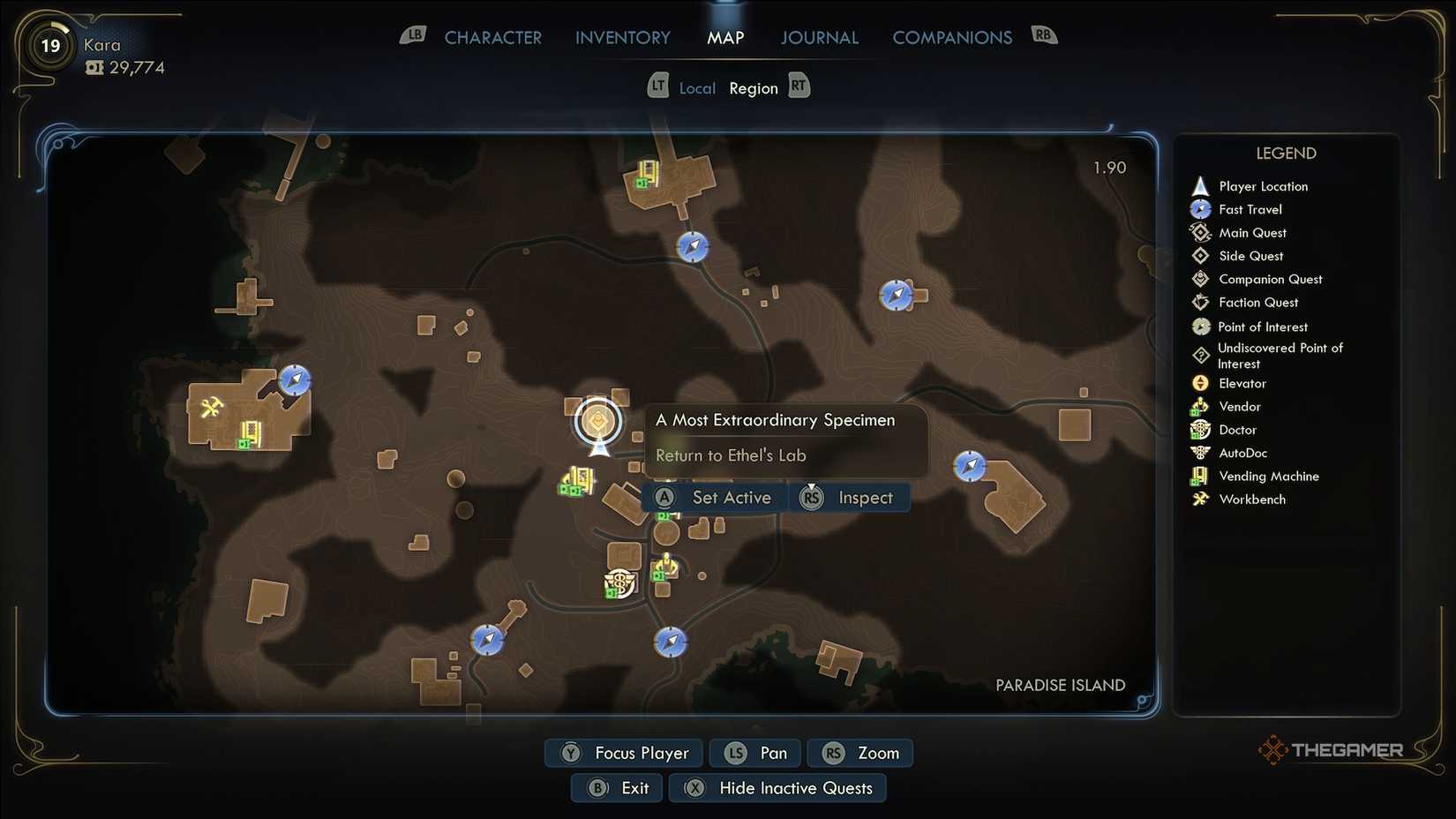Image resolution: width=1456 pixels, height=819 pixels.
Task: Select the Fast Travel icon in the Legend
Action: click(1201, 209)
